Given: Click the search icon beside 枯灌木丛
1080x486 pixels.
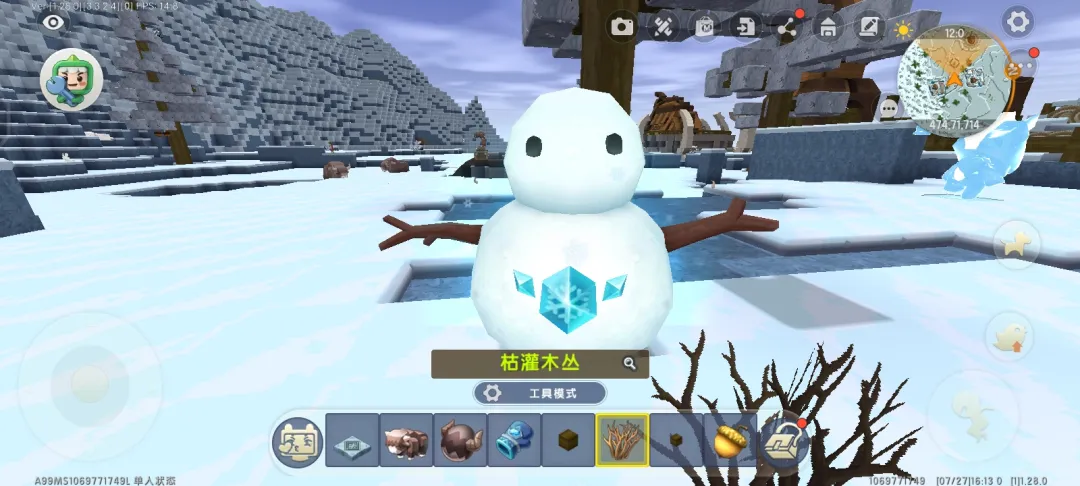Looking at the screenshot, I should [x=629, y=363].
